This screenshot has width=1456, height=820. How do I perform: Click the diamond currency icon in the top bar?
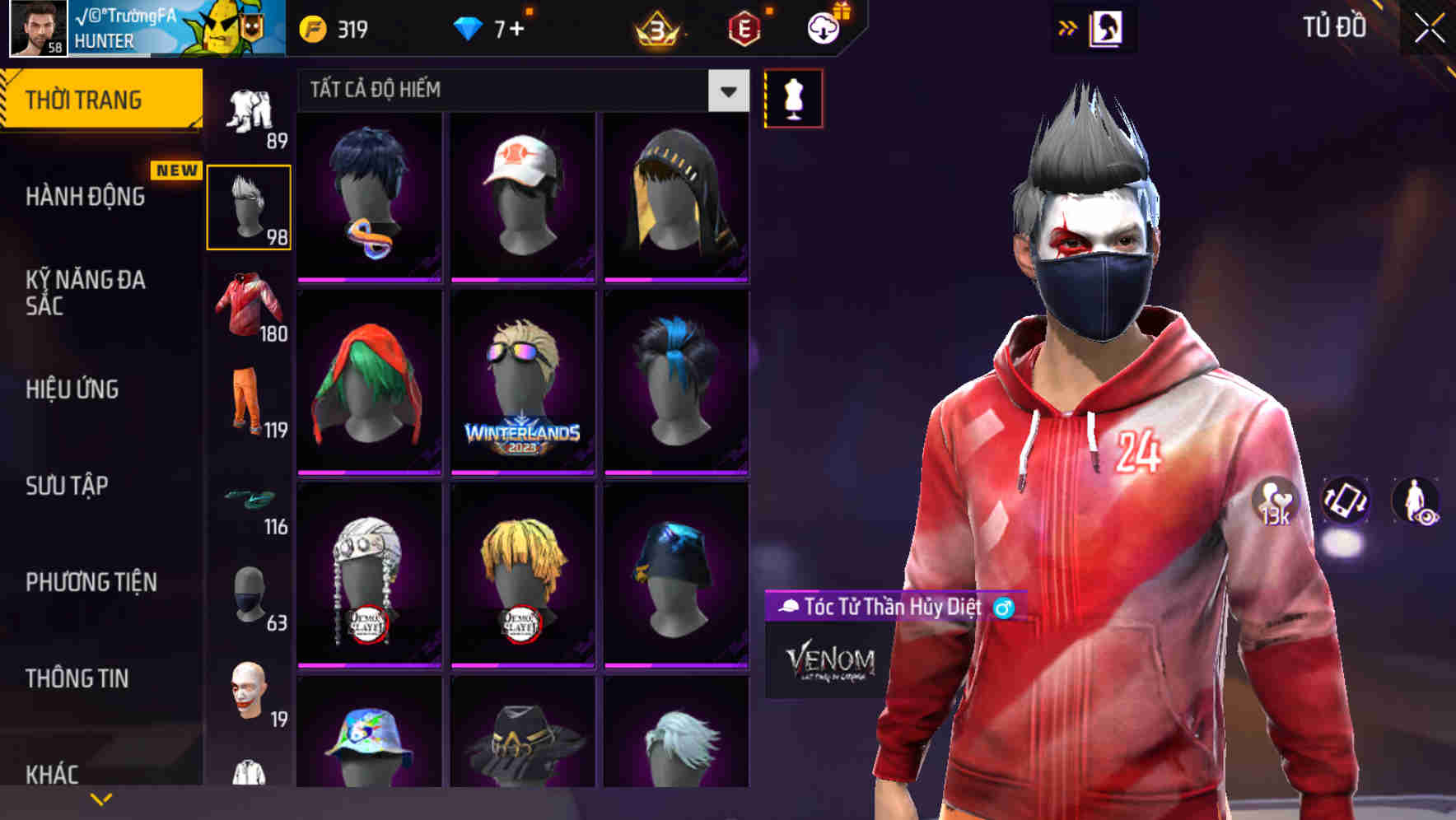coord(466,27)
